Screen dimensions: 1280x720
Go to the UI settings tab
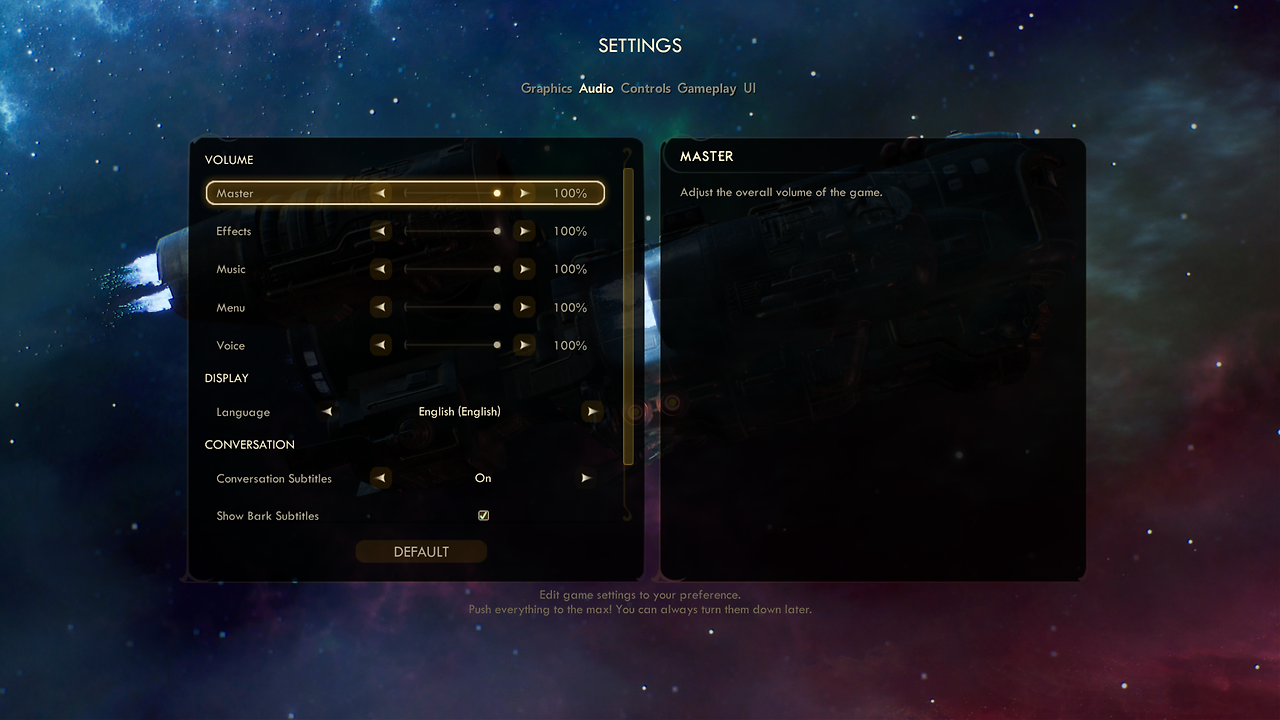(749, 88)
